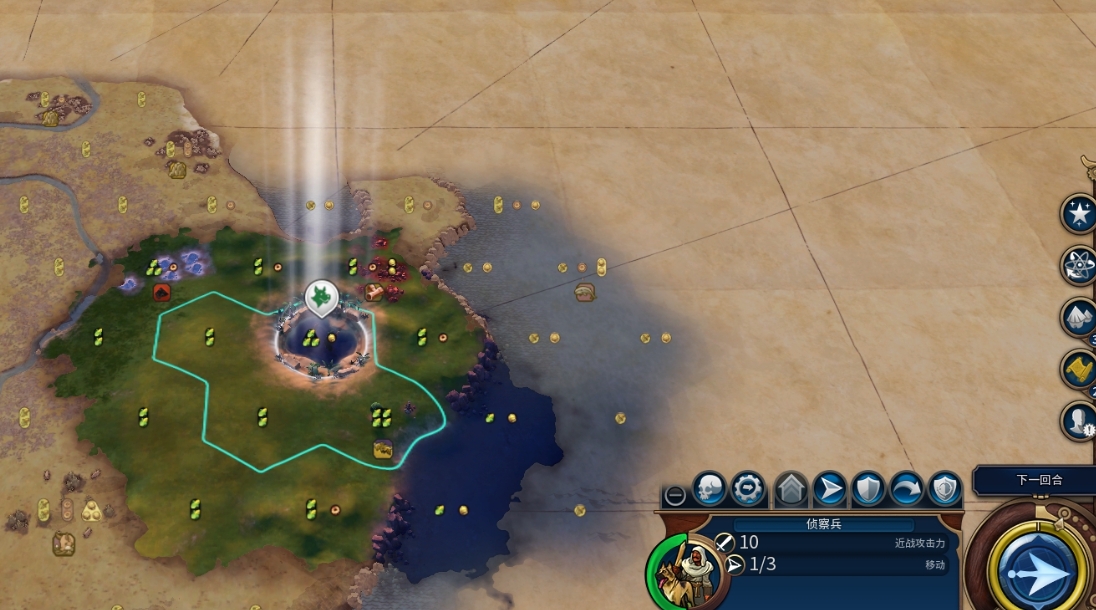Screen dimensions: 1096x610
Task: Open the star notification on the right edge
Action: tap(1079, 214)
